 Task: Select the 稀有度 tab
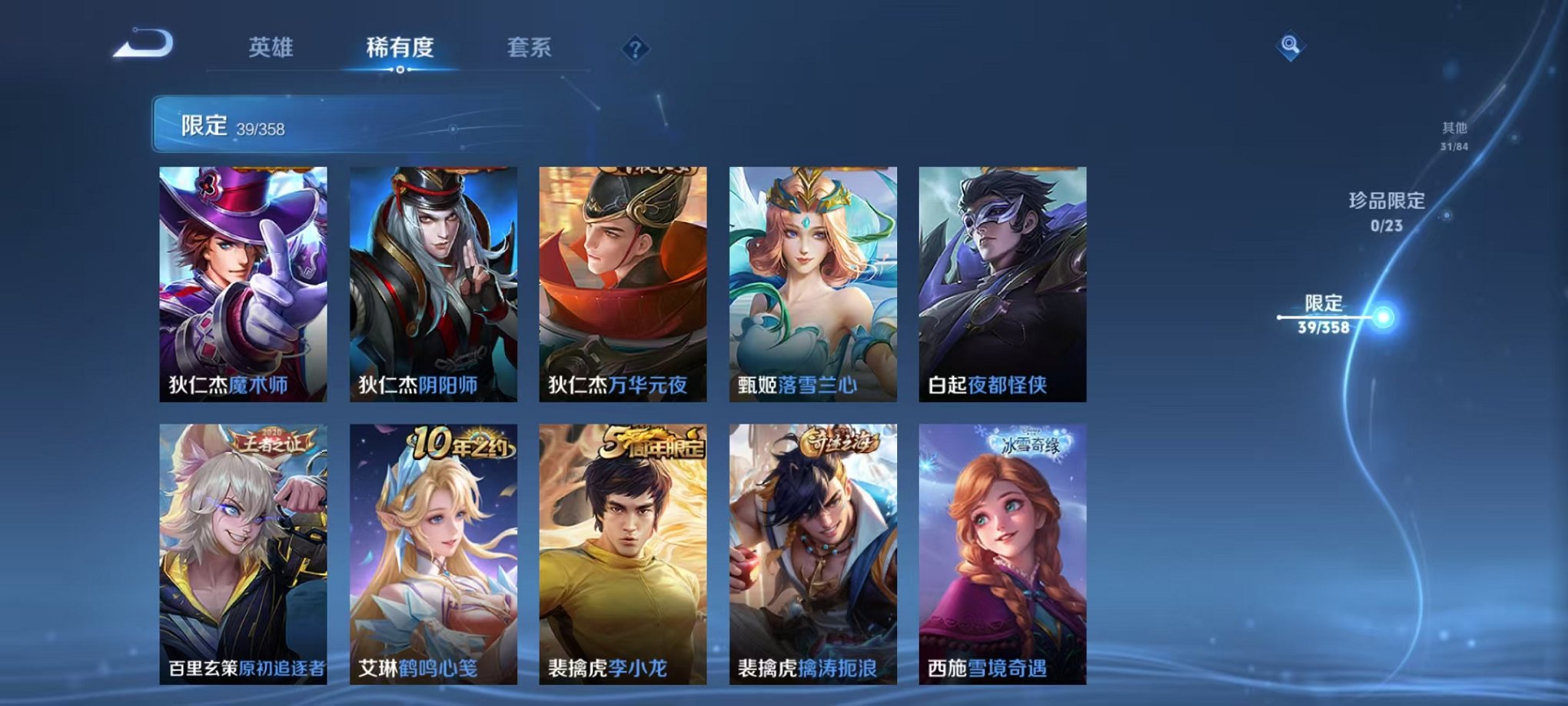[400, 46]
